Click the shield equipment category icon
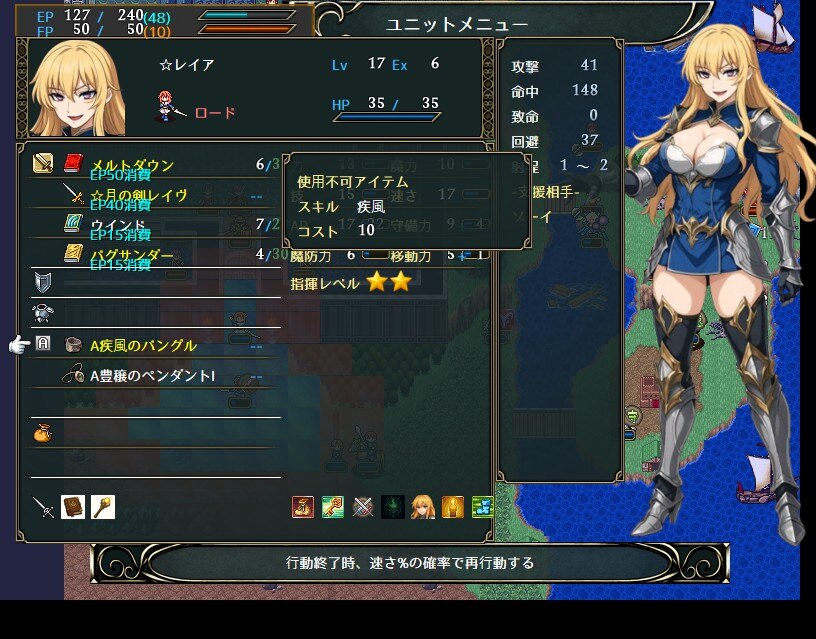Viewport: 816px width, 639px height. click(43, 281)
